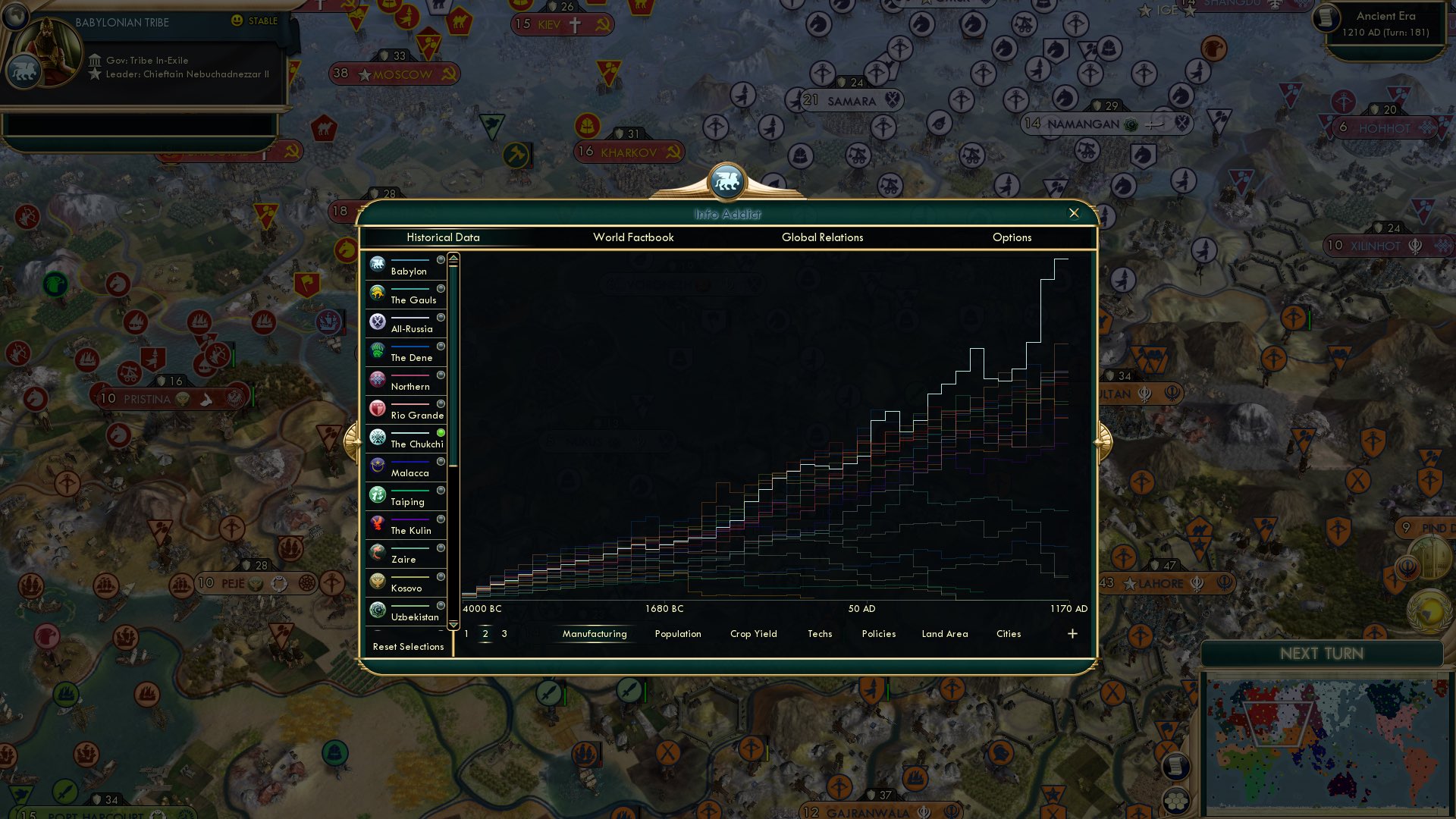Click the Next Turn button
Image resolution: width=1456 pixels, height=819 pixels.
[1320, 654]
